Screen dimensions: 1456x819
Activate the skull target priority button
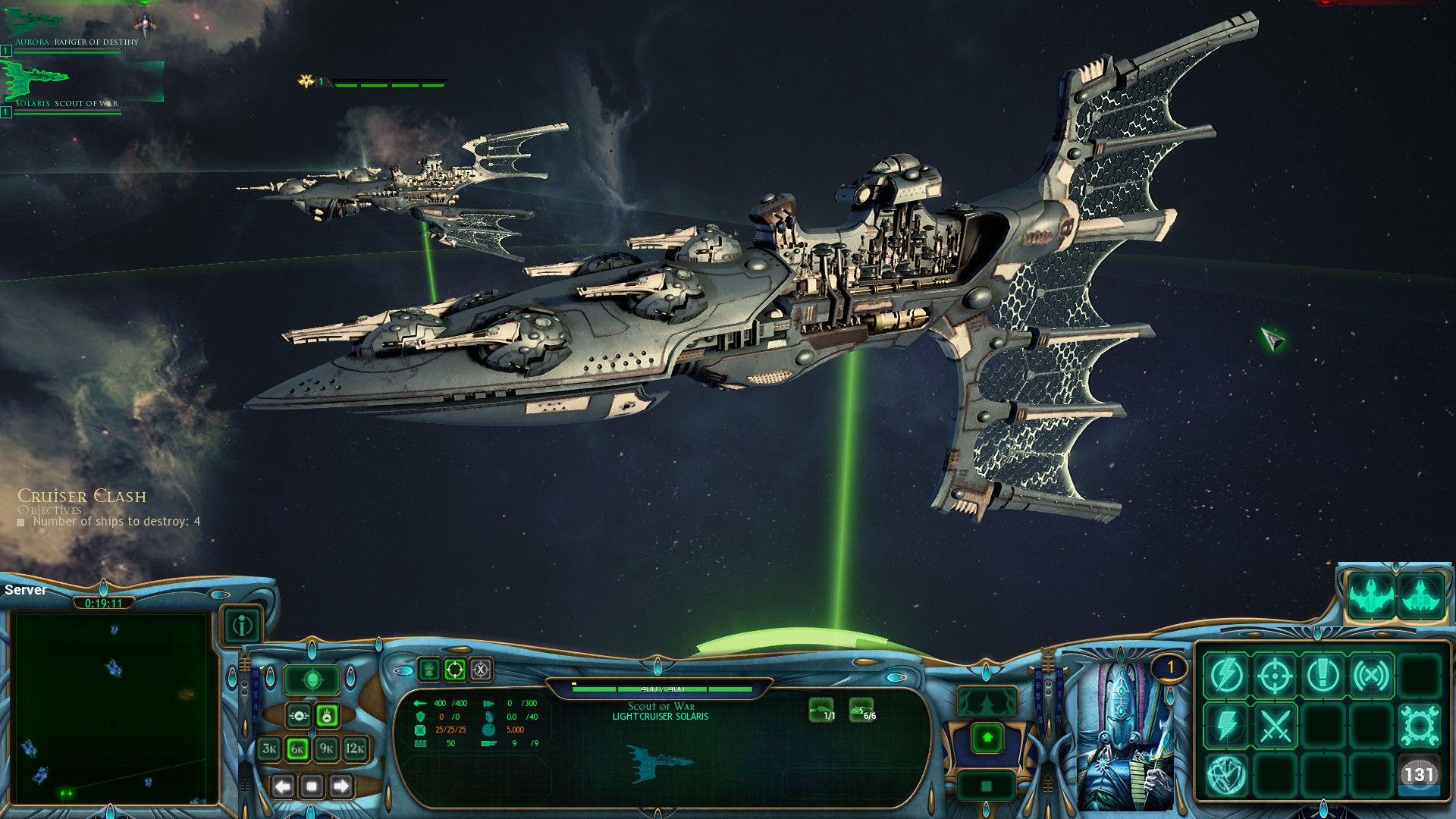(x=312, y=679)
